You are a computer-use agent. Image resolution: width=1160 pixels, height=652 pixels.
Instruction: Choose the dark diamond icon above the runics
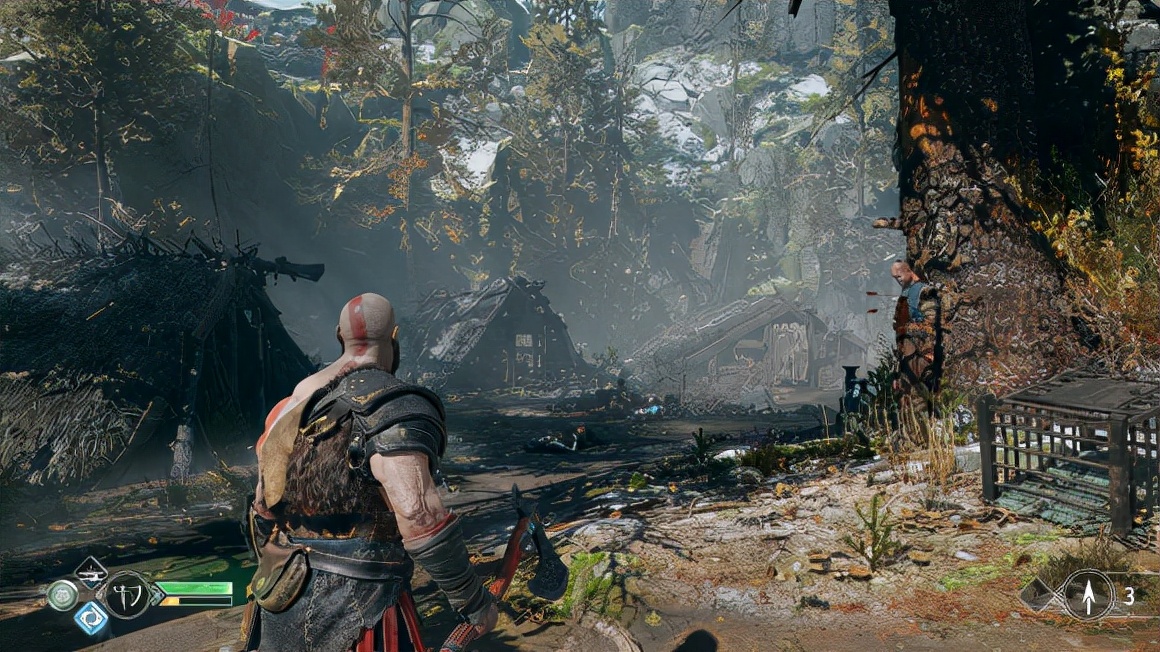[x=91, y=572]
